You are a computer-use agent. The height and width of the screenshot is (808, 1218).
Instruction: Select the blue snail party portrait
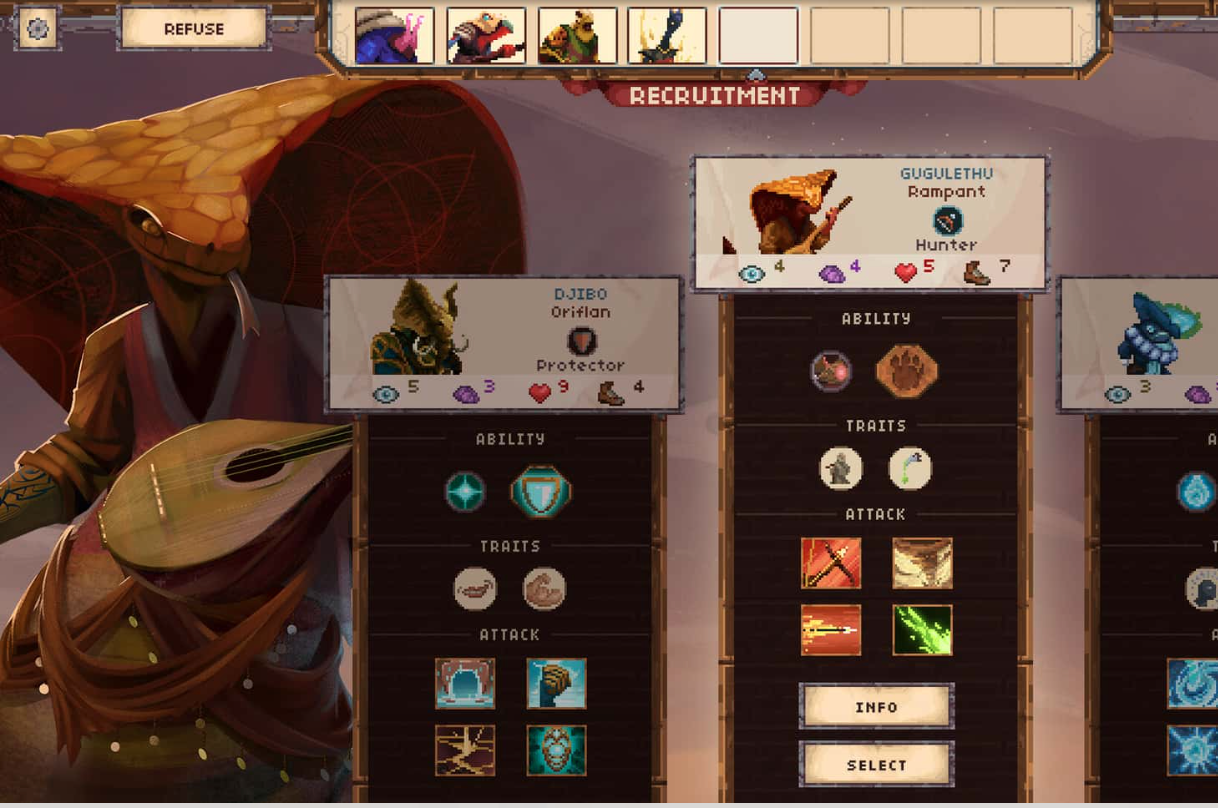point(394,36)
